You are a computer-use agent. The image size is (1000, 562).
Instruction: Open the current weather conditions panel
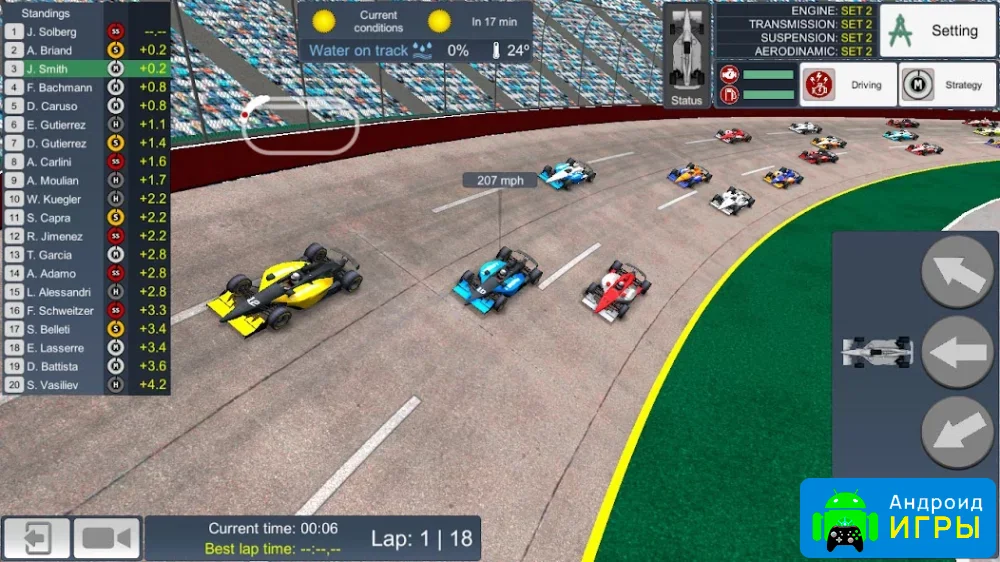(x=415, y=34)
